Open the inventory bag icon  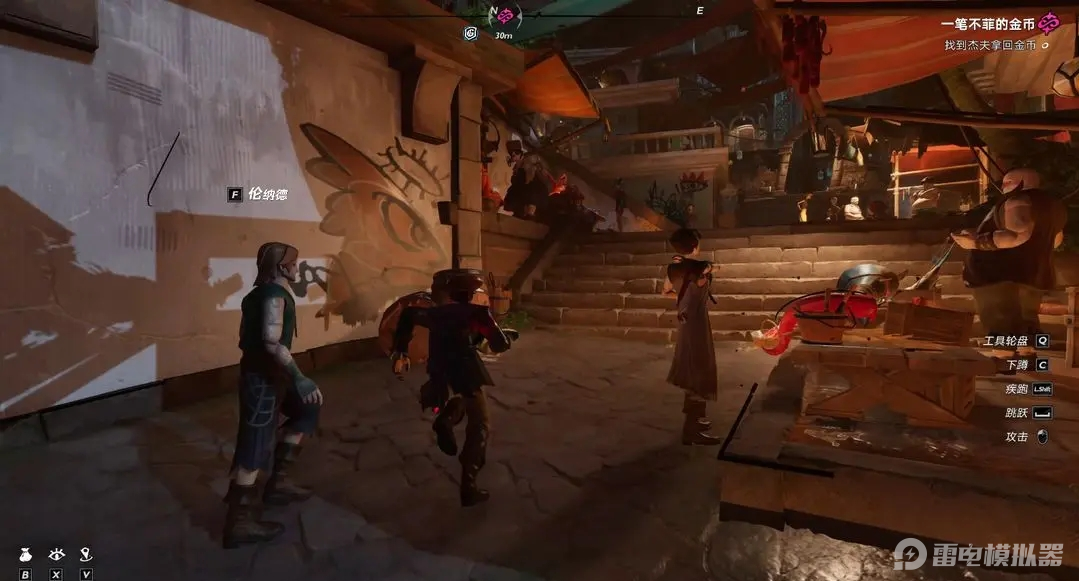[25, 553]
